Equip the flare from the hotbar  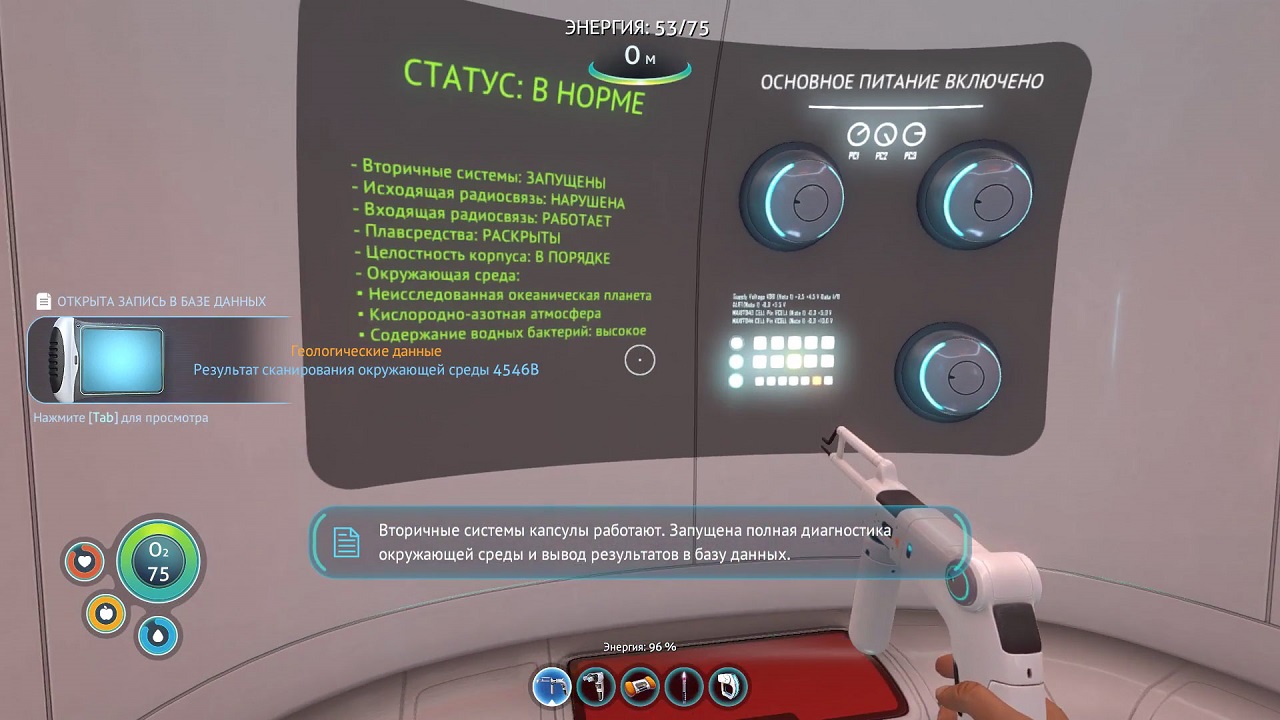click(x=684, y=687)
